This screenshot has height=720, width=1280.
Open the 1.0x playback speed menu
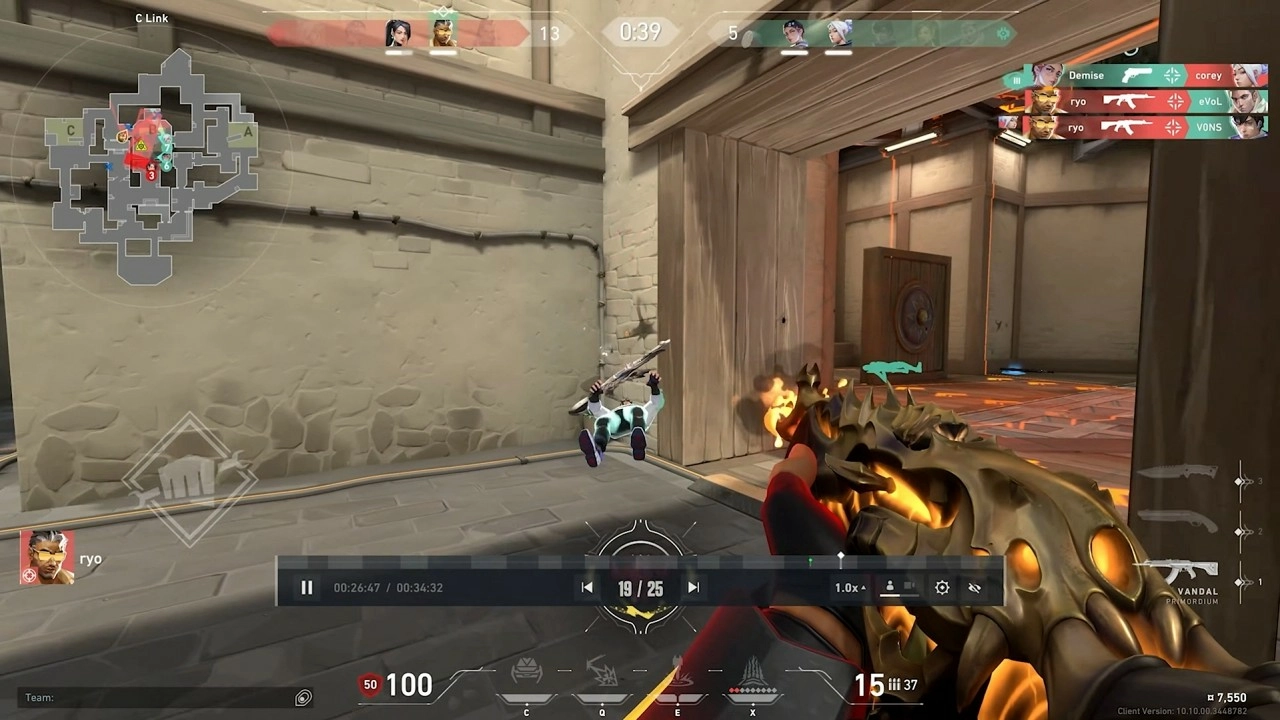(849, 588)
